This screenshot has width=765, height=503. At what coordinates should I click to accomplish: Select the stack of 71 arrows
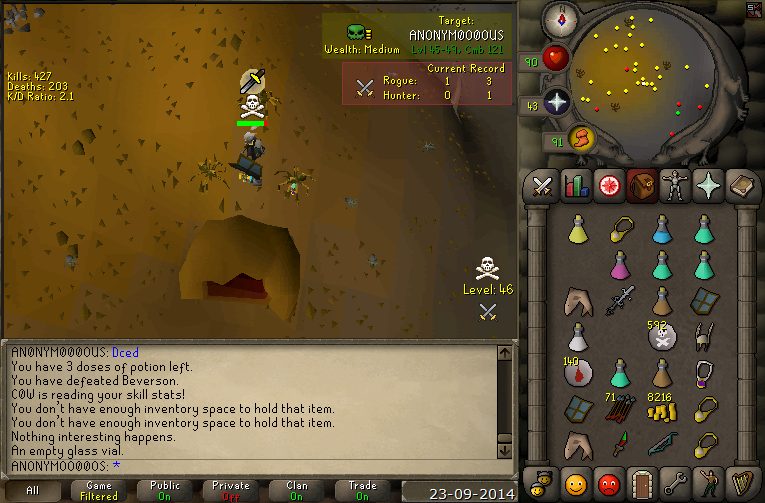pyautogui.click(x=619, y=410)
